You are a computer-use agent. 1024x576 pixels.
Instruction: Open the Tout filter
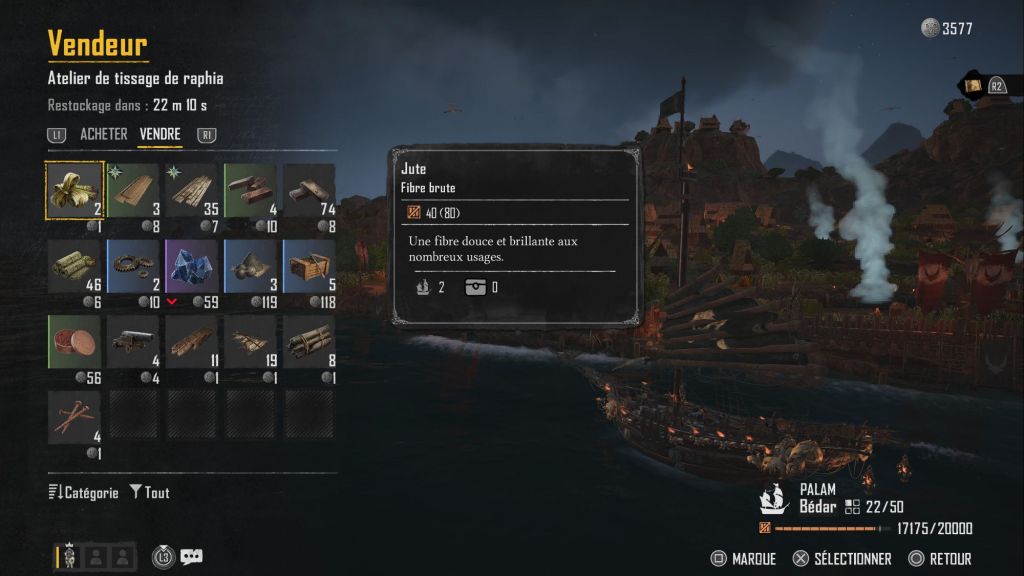[x=150, y=493]
